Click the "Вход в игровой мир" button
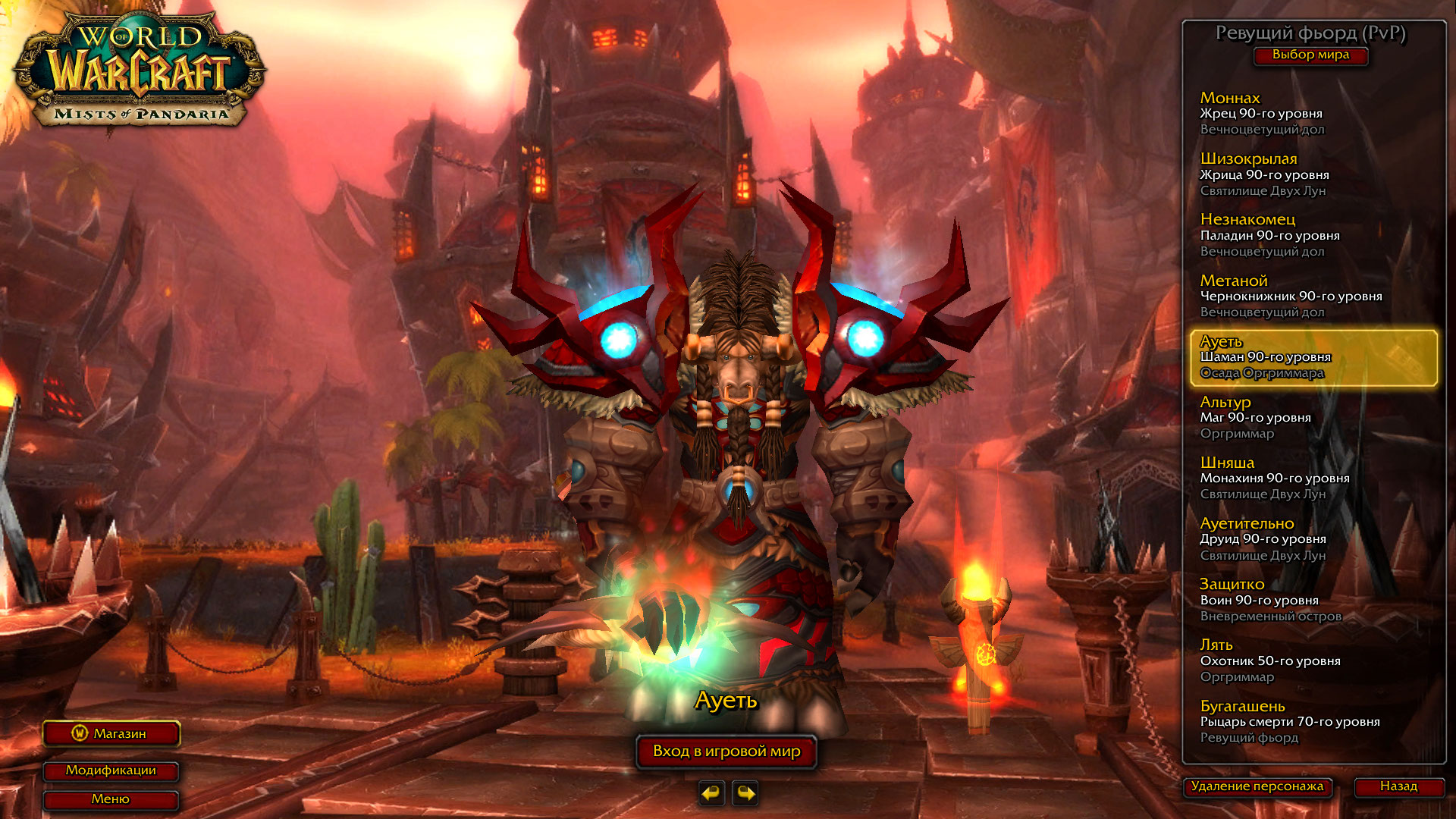The width and height of the screenshot is (1456, 819). [x=726, y=752]
